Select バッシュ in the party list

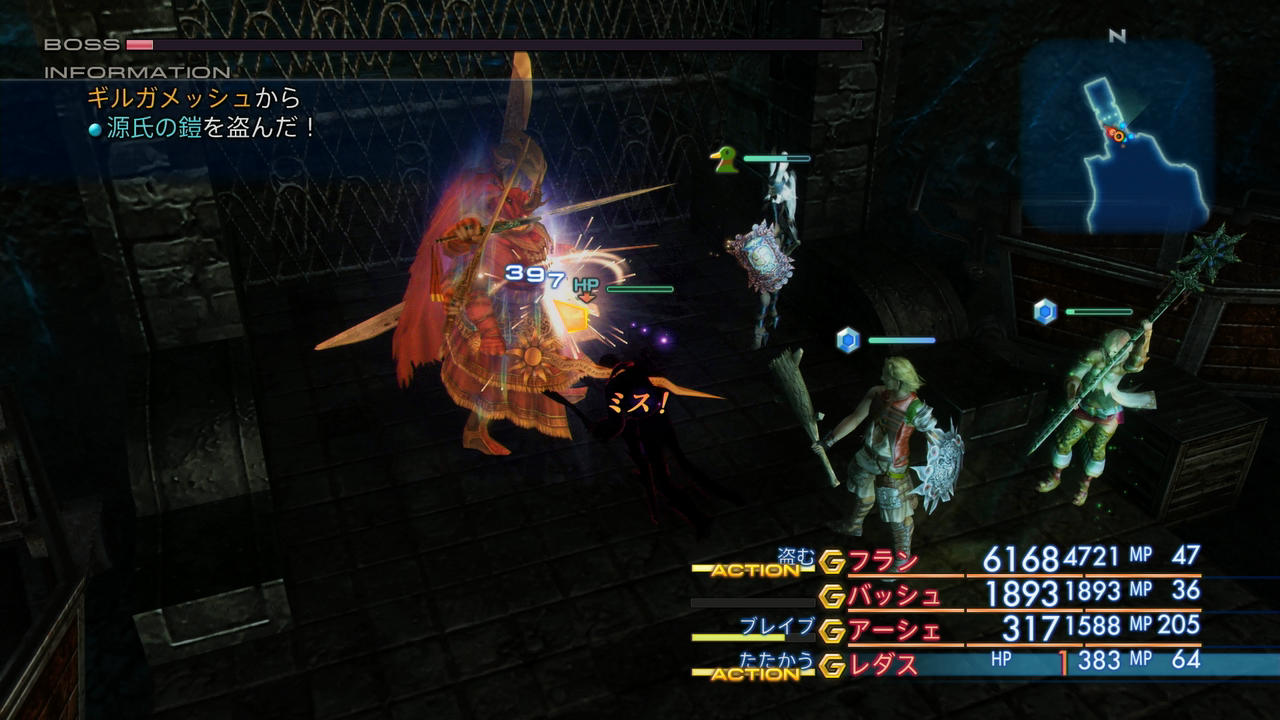click(x=894, y=596)
